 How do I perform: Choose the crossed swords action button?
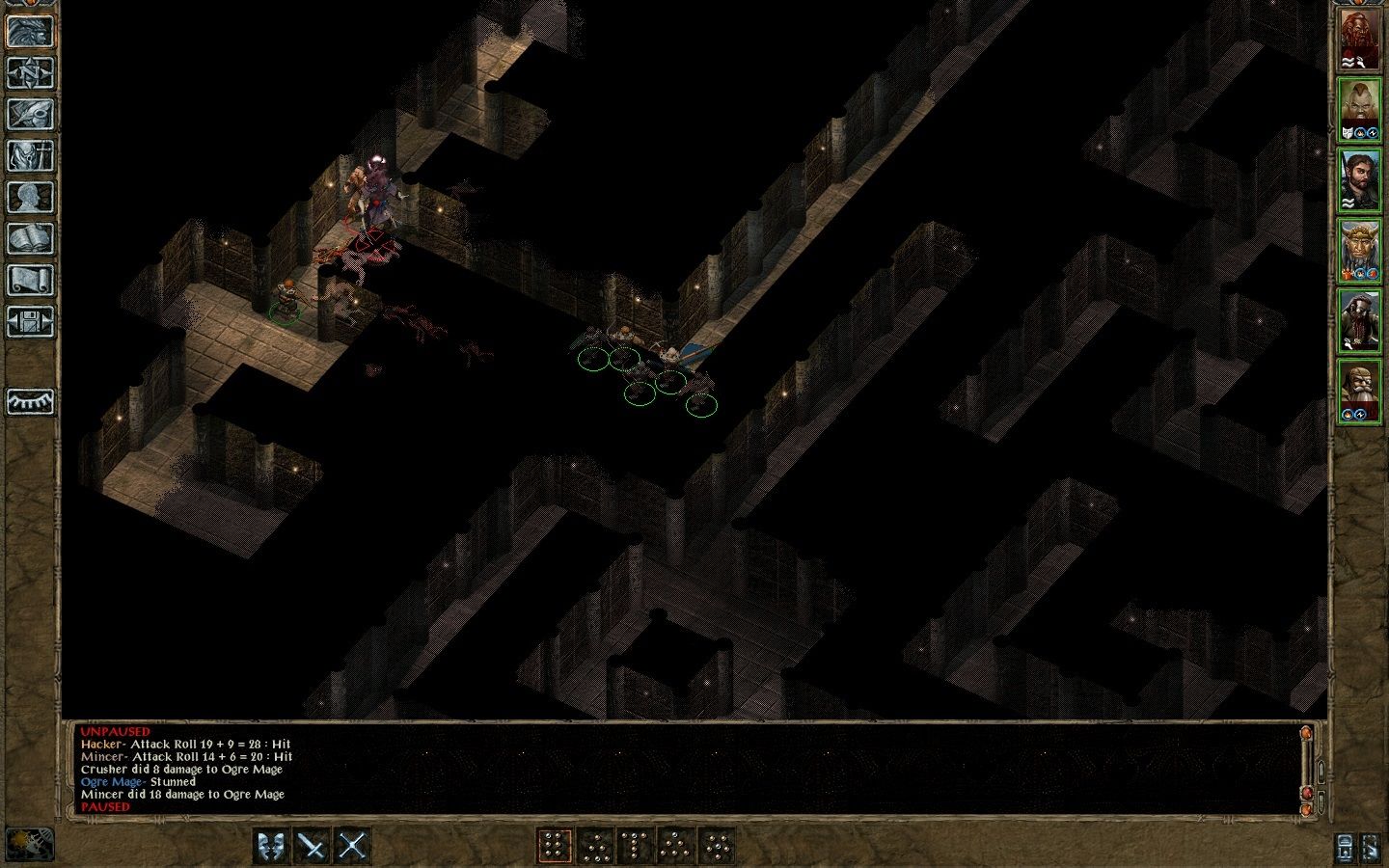click(x=352, y=846)
